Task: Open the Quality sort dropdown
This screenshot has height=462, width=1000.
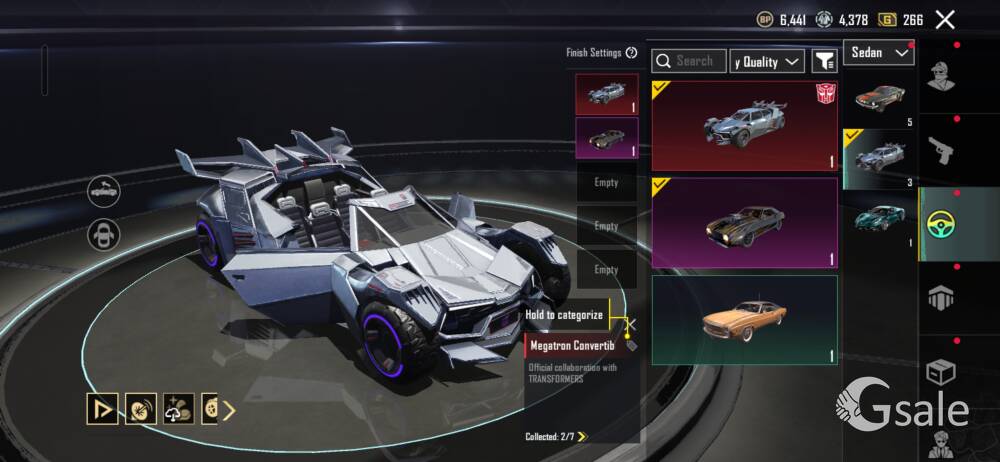Action: click(767, 61)
